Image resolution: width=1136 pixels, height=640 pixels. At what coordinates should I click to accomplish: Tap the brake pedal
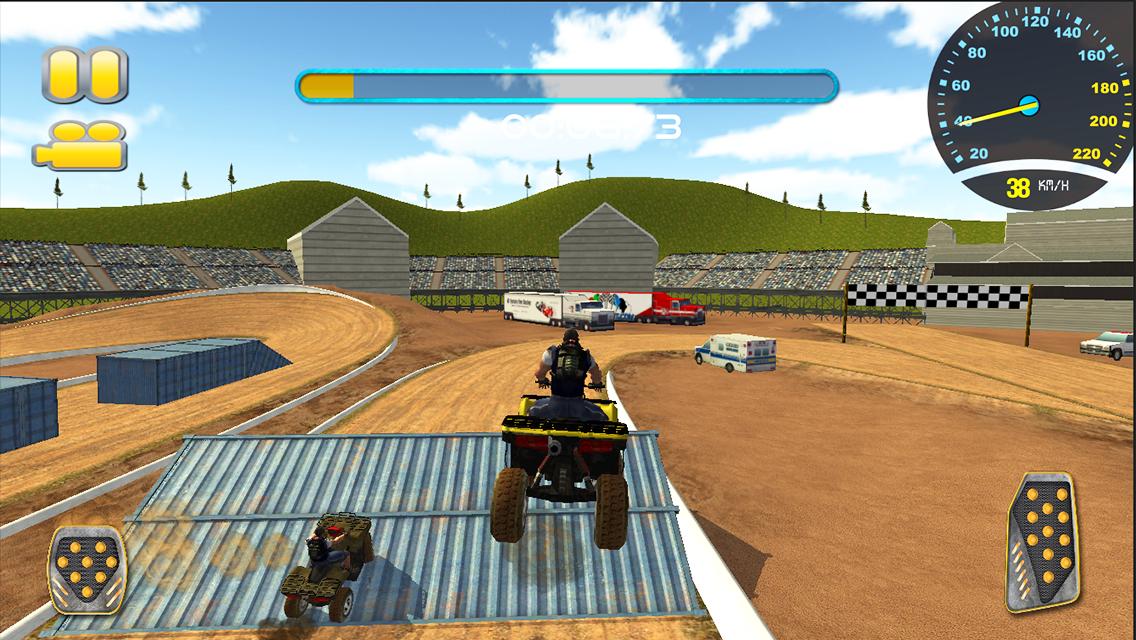pos(87,569)
